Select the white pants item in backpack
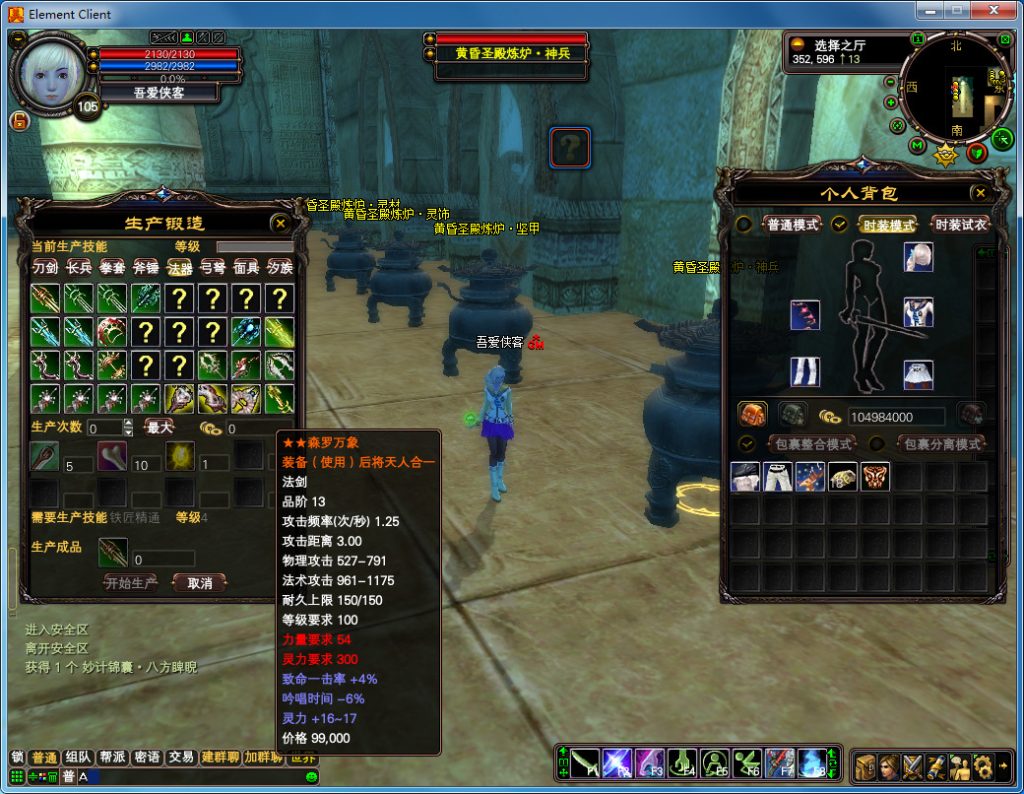1024x794 pixels. point(778,477)
